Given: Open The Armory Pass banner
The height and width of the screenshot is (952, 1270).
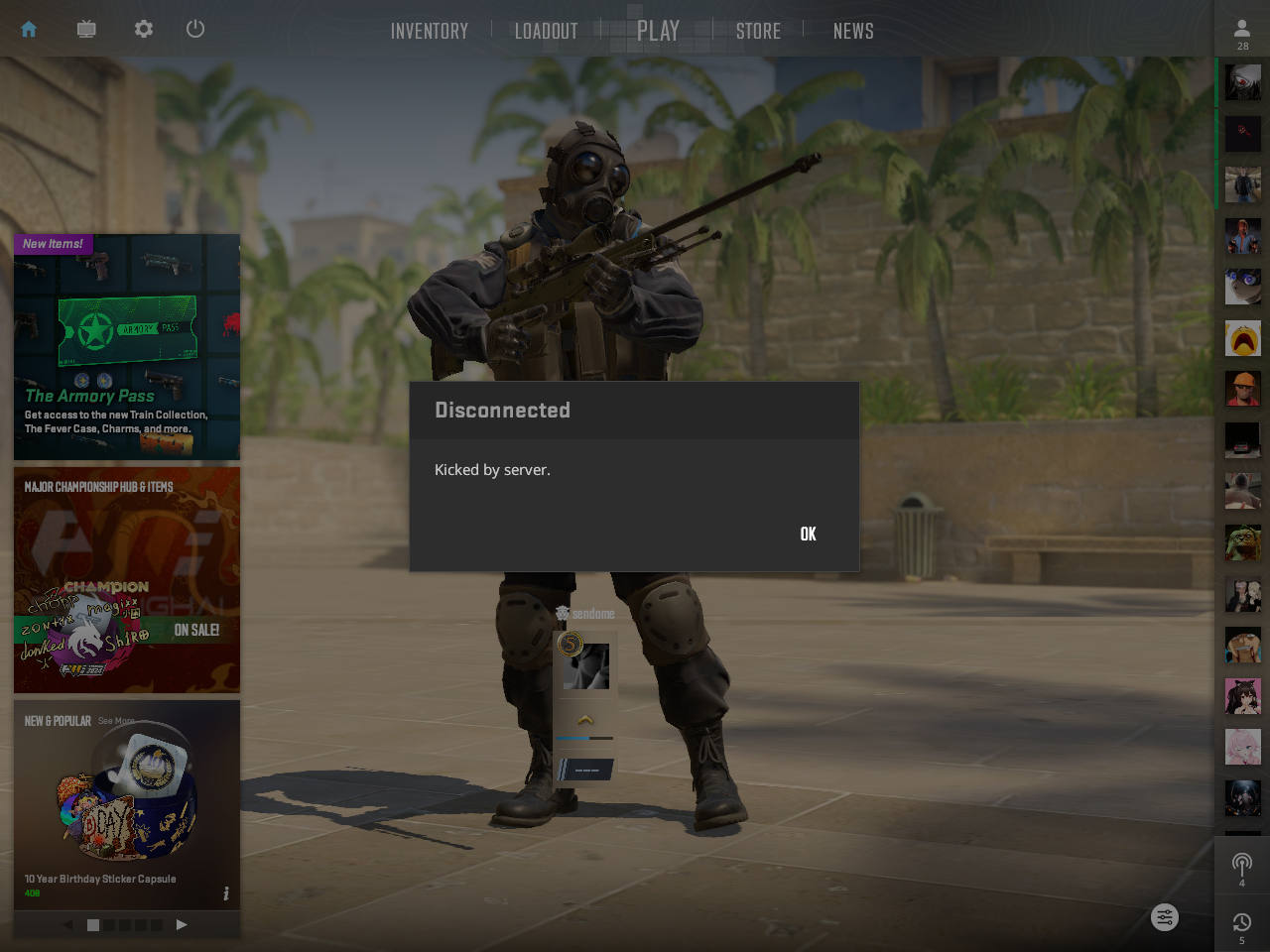Looking at the screenshot, I should pos(127,347).
